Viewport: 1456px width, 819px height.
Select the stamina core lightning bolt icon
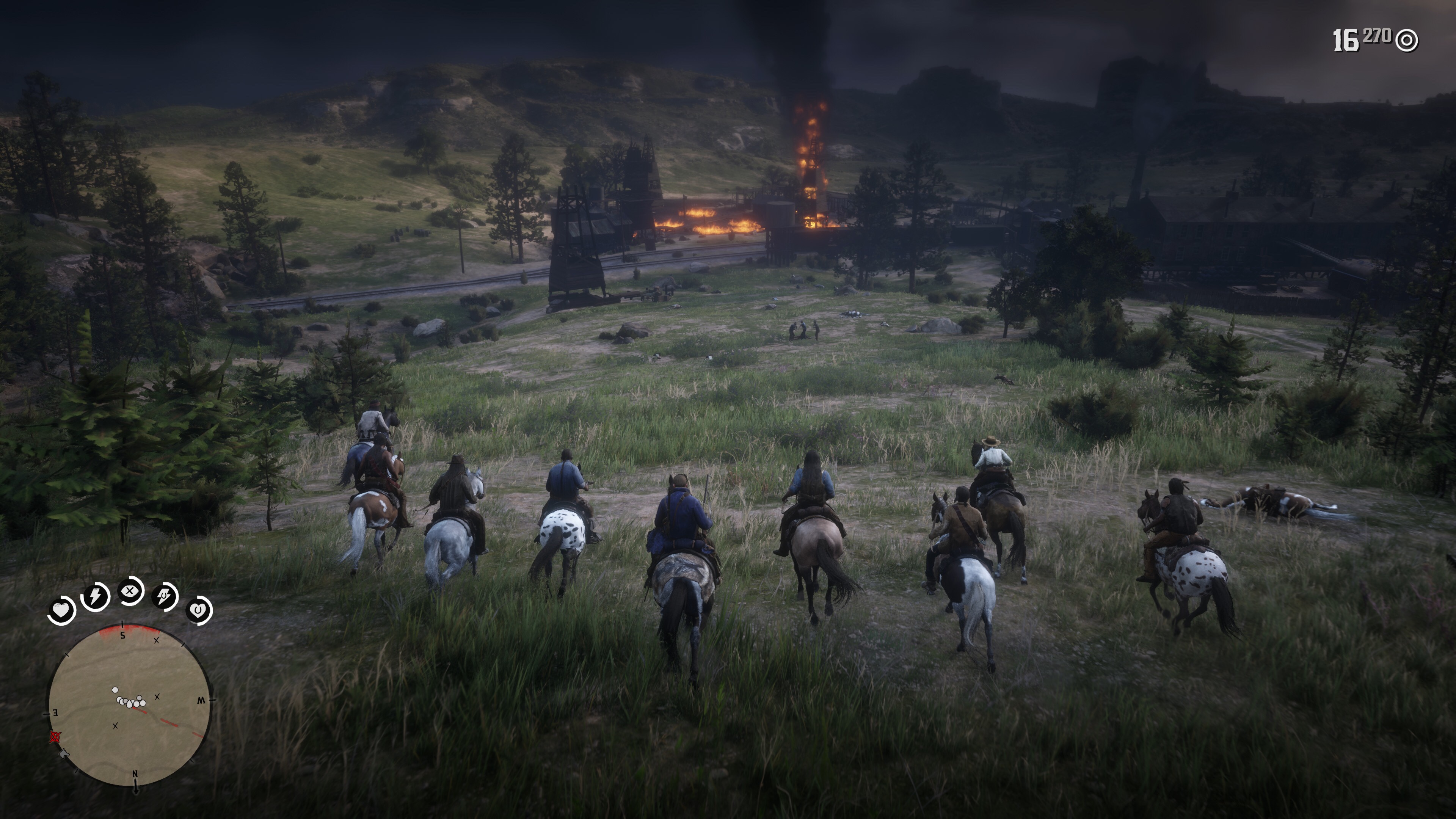tap(96, 596)
